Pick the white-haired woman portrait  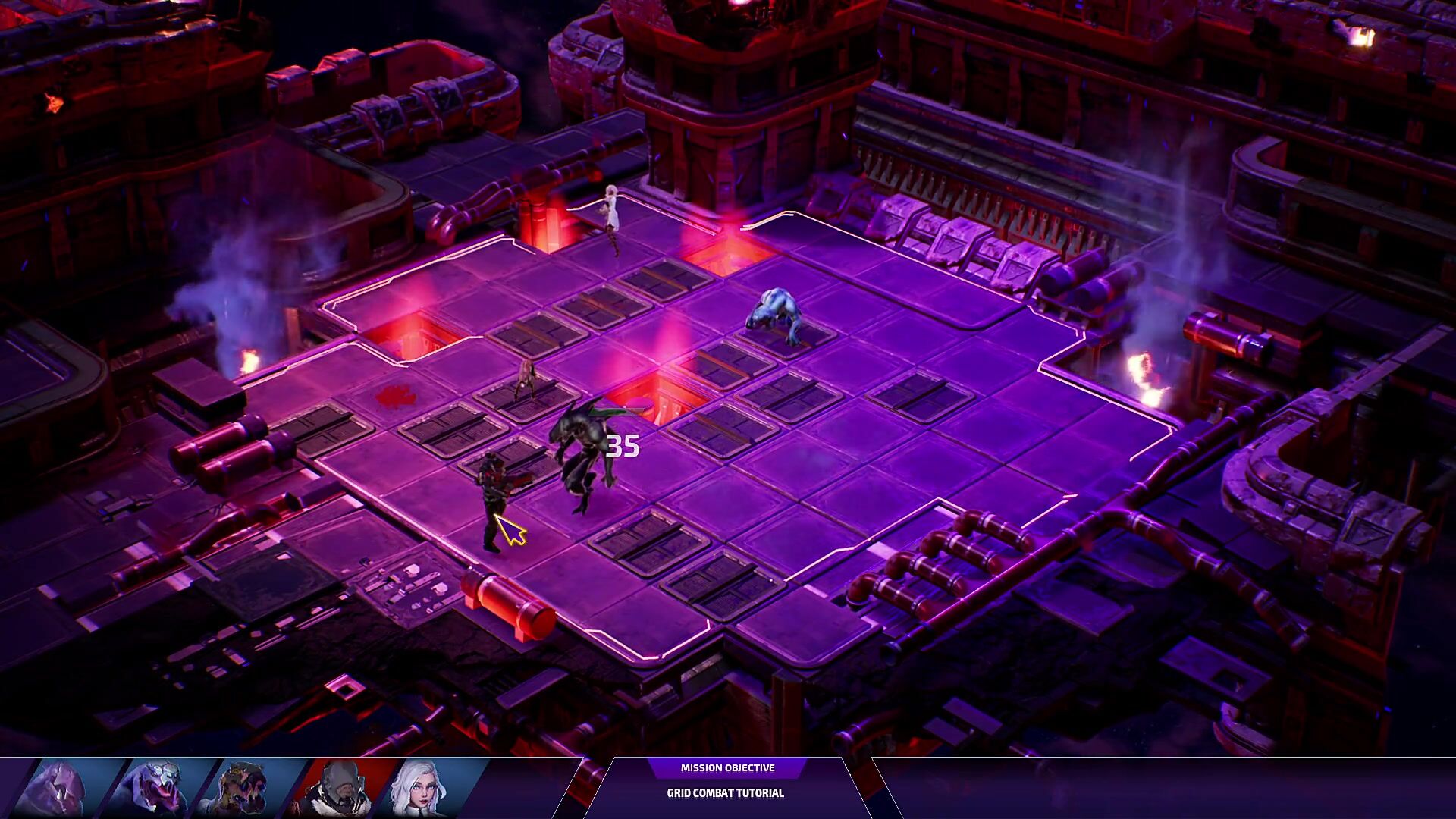(x=422, y=789)
